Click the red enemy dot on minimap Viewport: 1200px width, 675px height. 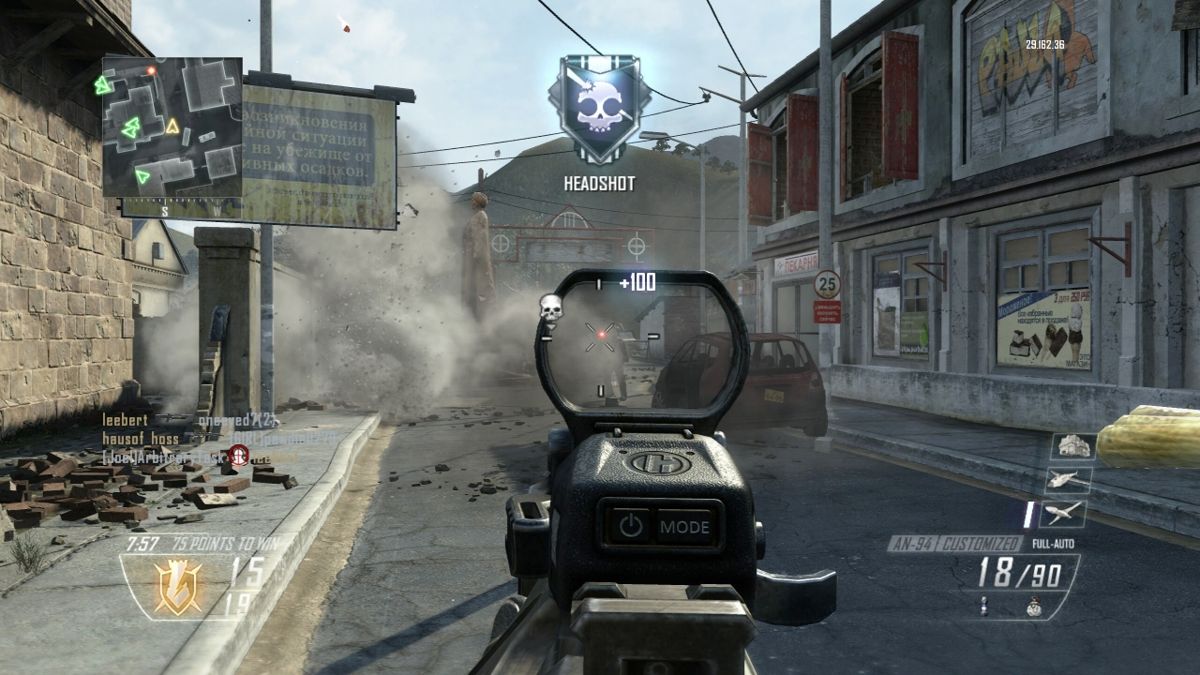151,71
